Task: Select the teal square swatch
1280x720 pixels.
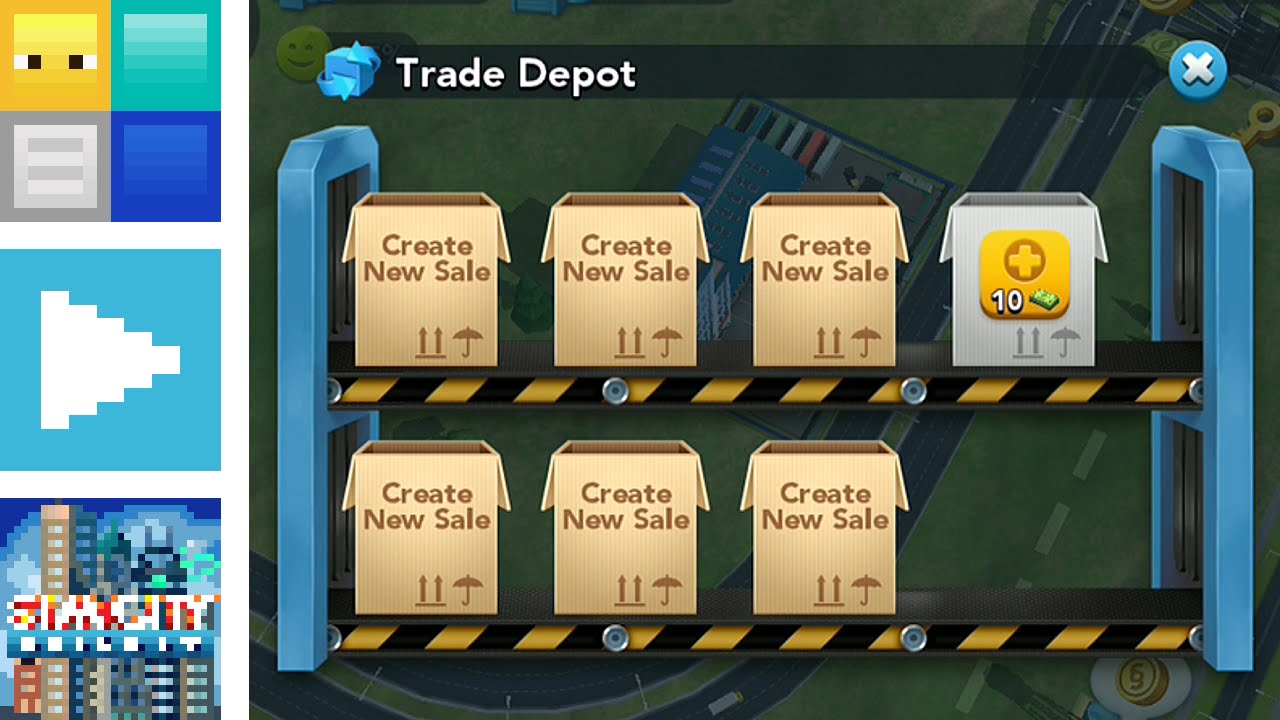Action: point(165,55)
